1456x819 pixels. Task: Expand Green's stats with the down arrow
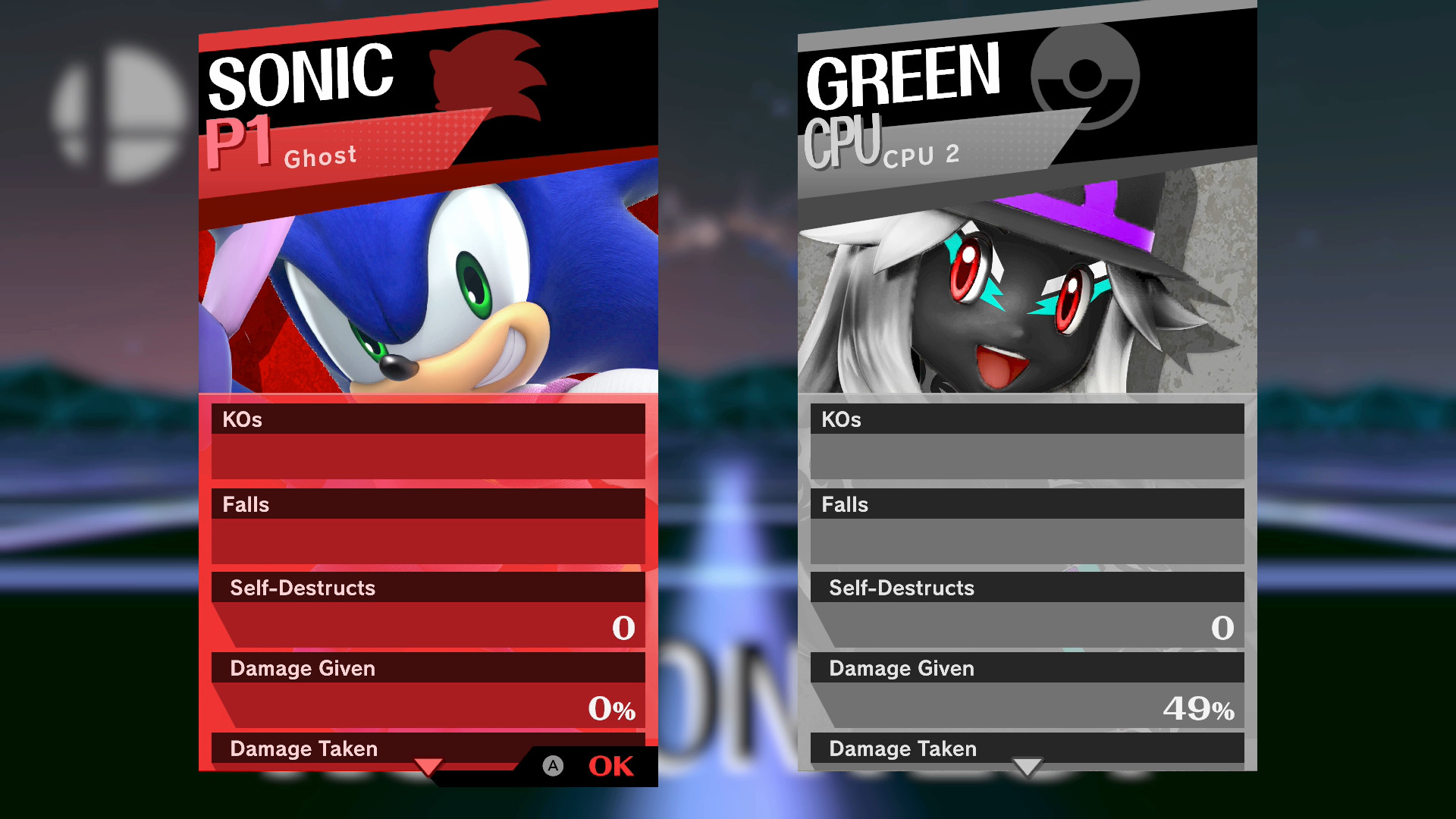point(1028,768)
